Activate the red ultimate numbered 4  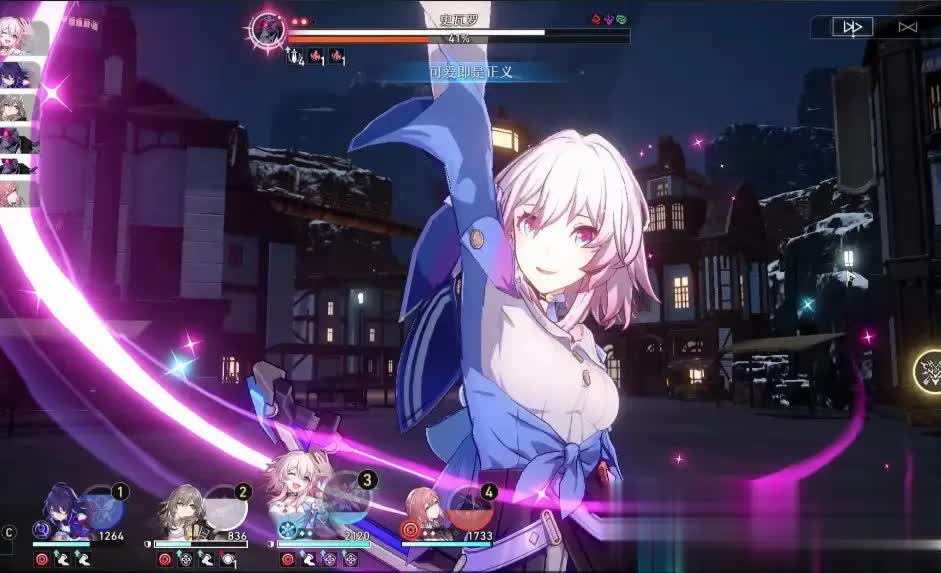click(x=470, y=507)
